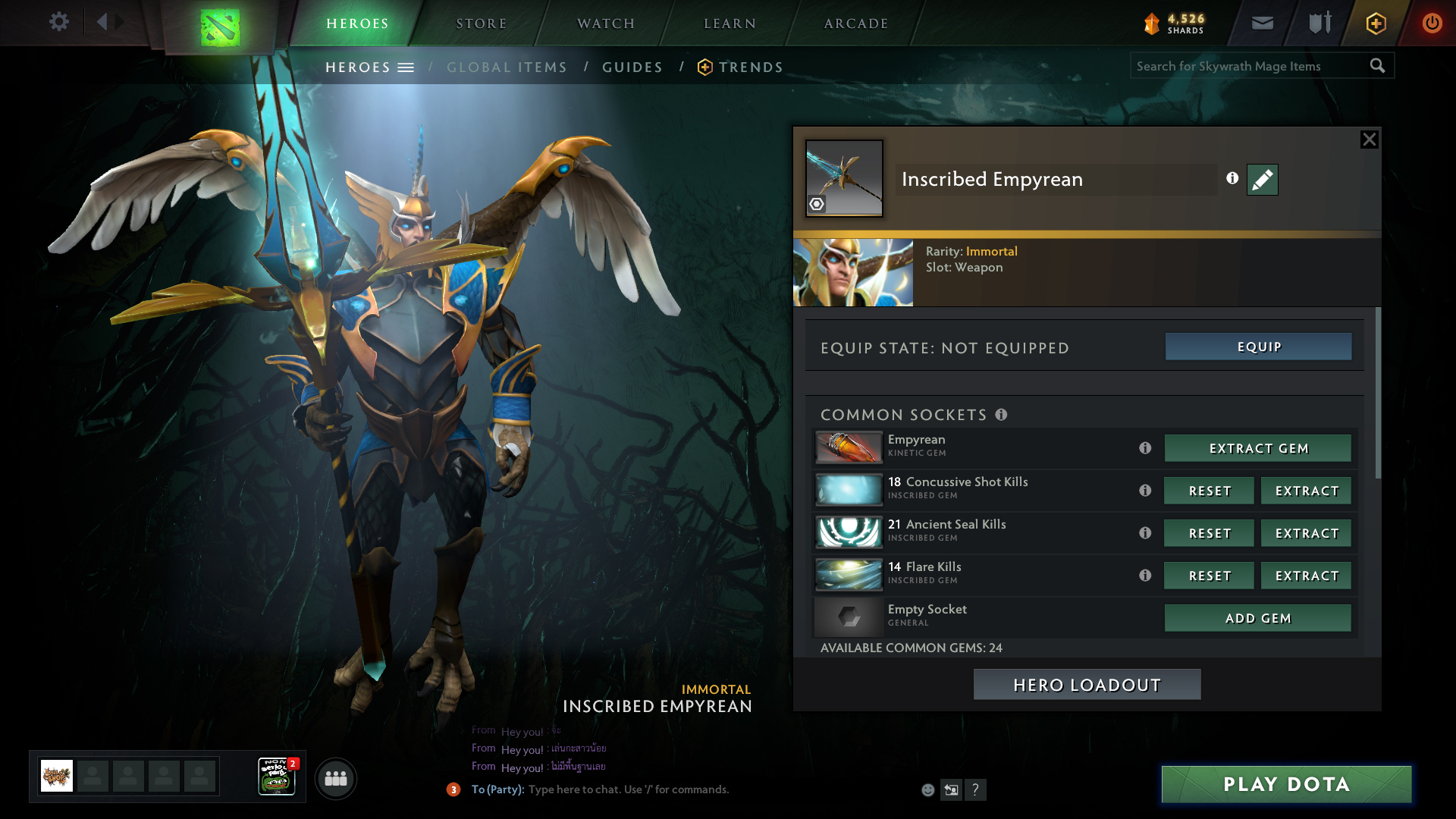Search for Skywrath Mage items
This screenshot has width=1456, height=819.
(x=1250, y=66)
